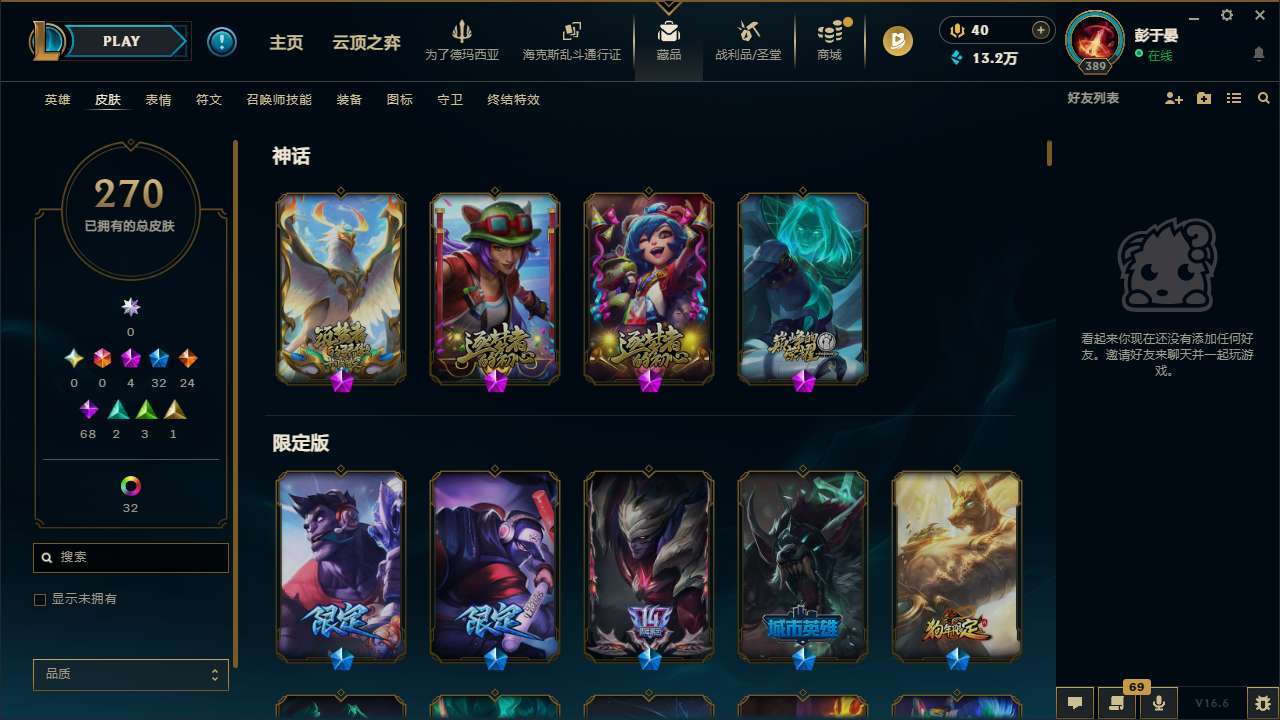Screen dimensions: 1280x720
Task: Open the event token currency menu
Action: click(x=899, y=41)
